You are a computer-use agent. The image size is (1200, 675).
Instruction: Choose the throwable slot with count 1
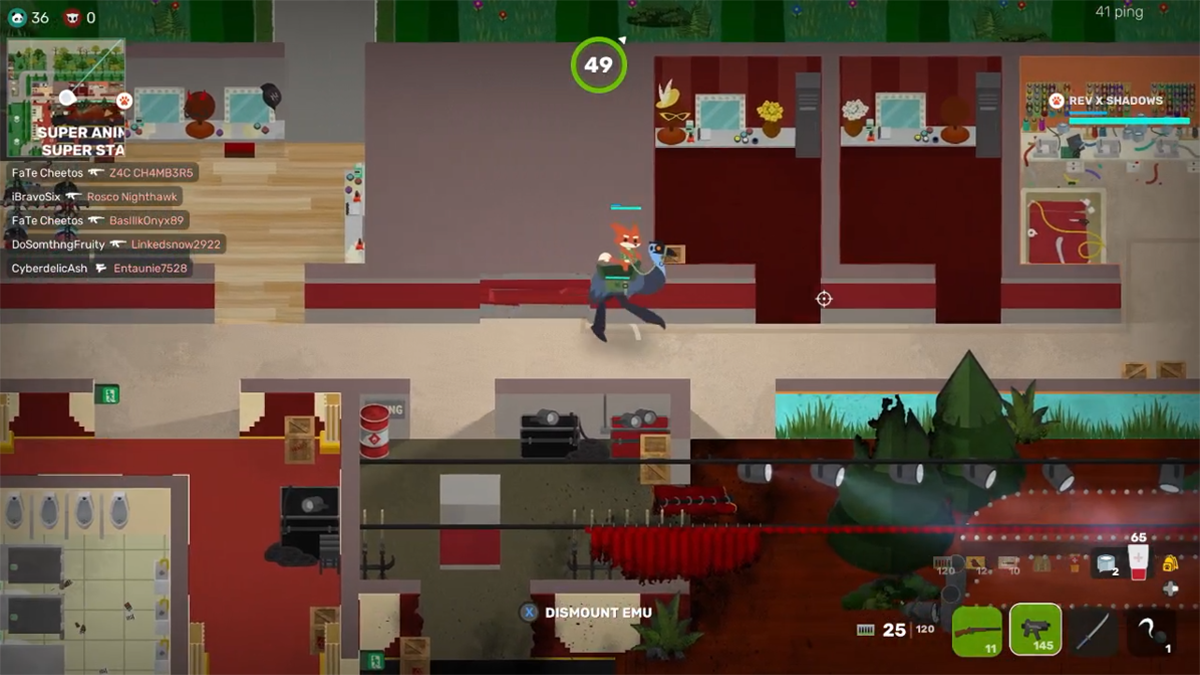click(x=1151, y=631)
